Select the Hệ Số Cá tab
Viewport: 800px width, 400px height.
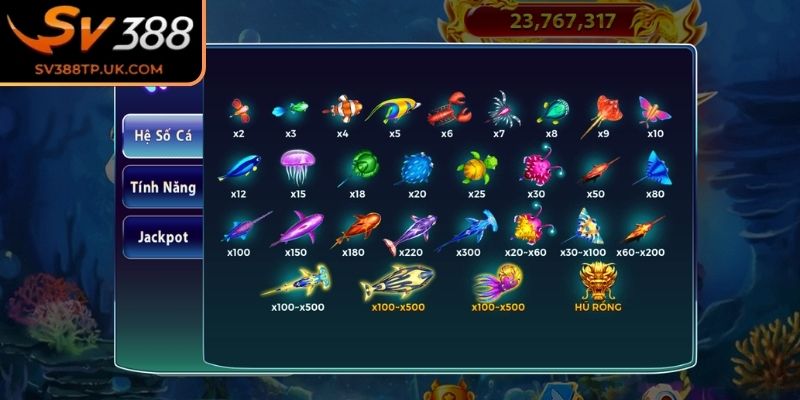[x=161, y=136]
